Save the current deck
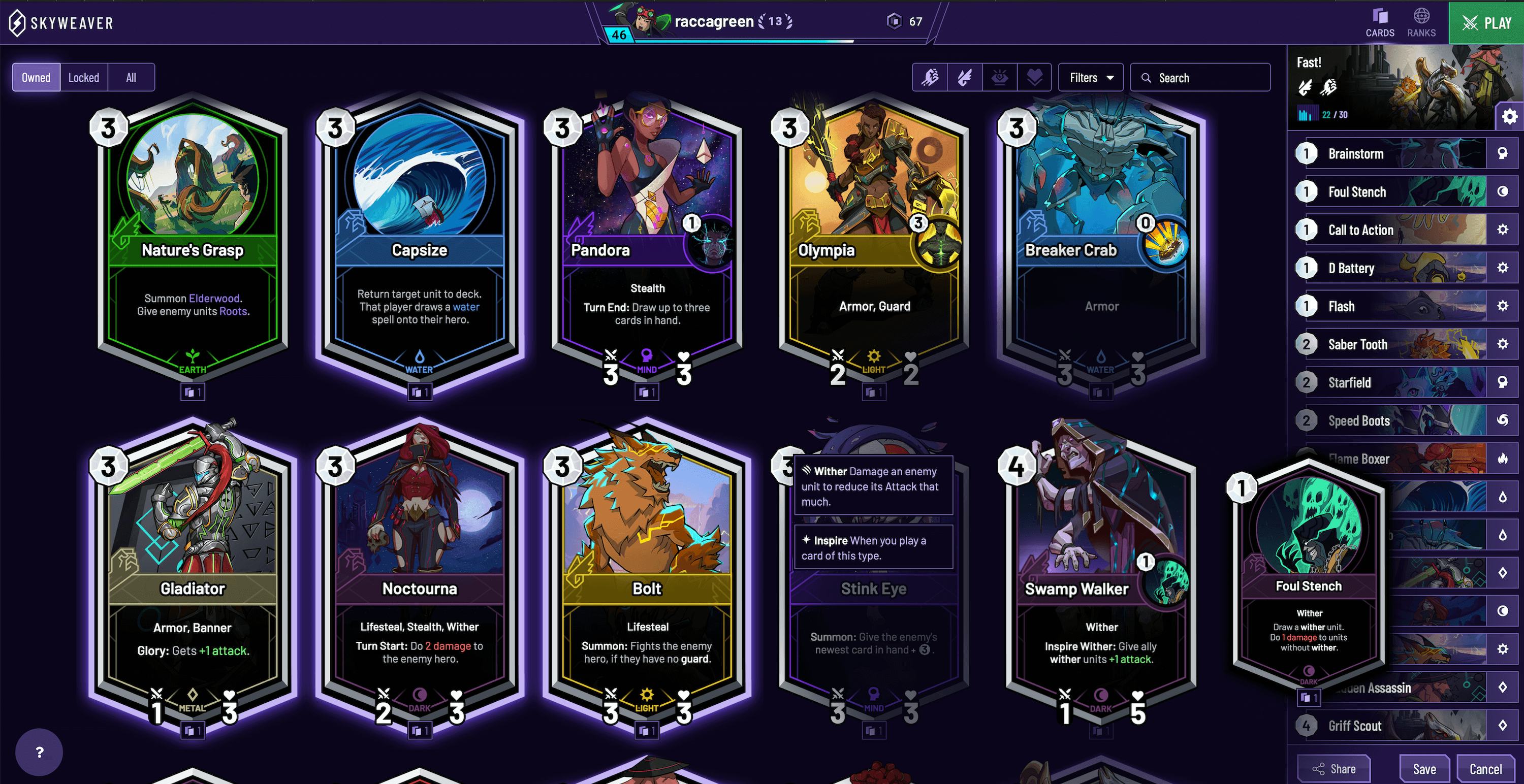1524x784 pixels. pos(1424,769)
